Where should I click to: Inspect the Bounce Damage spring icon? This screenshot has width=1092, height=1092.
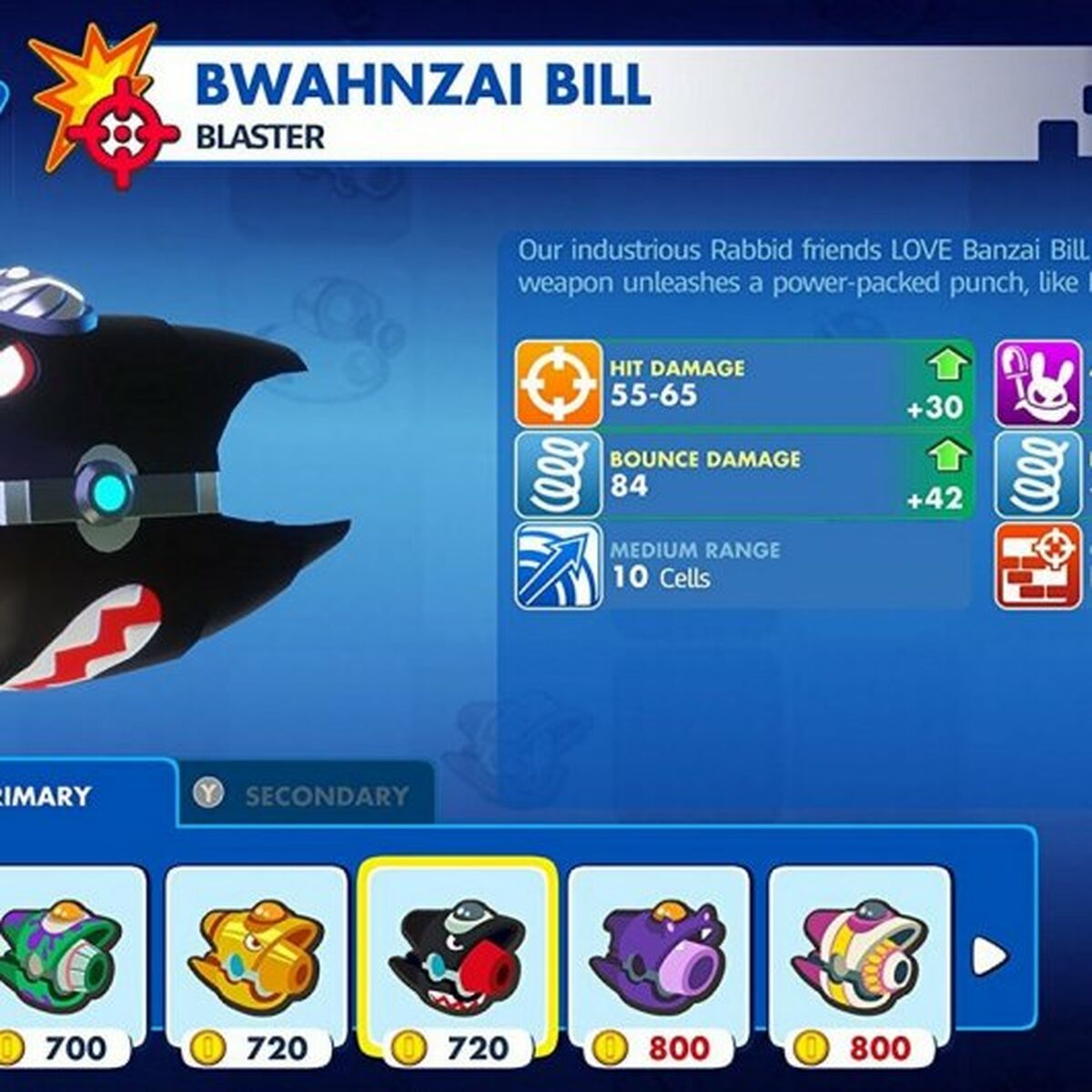558,474
